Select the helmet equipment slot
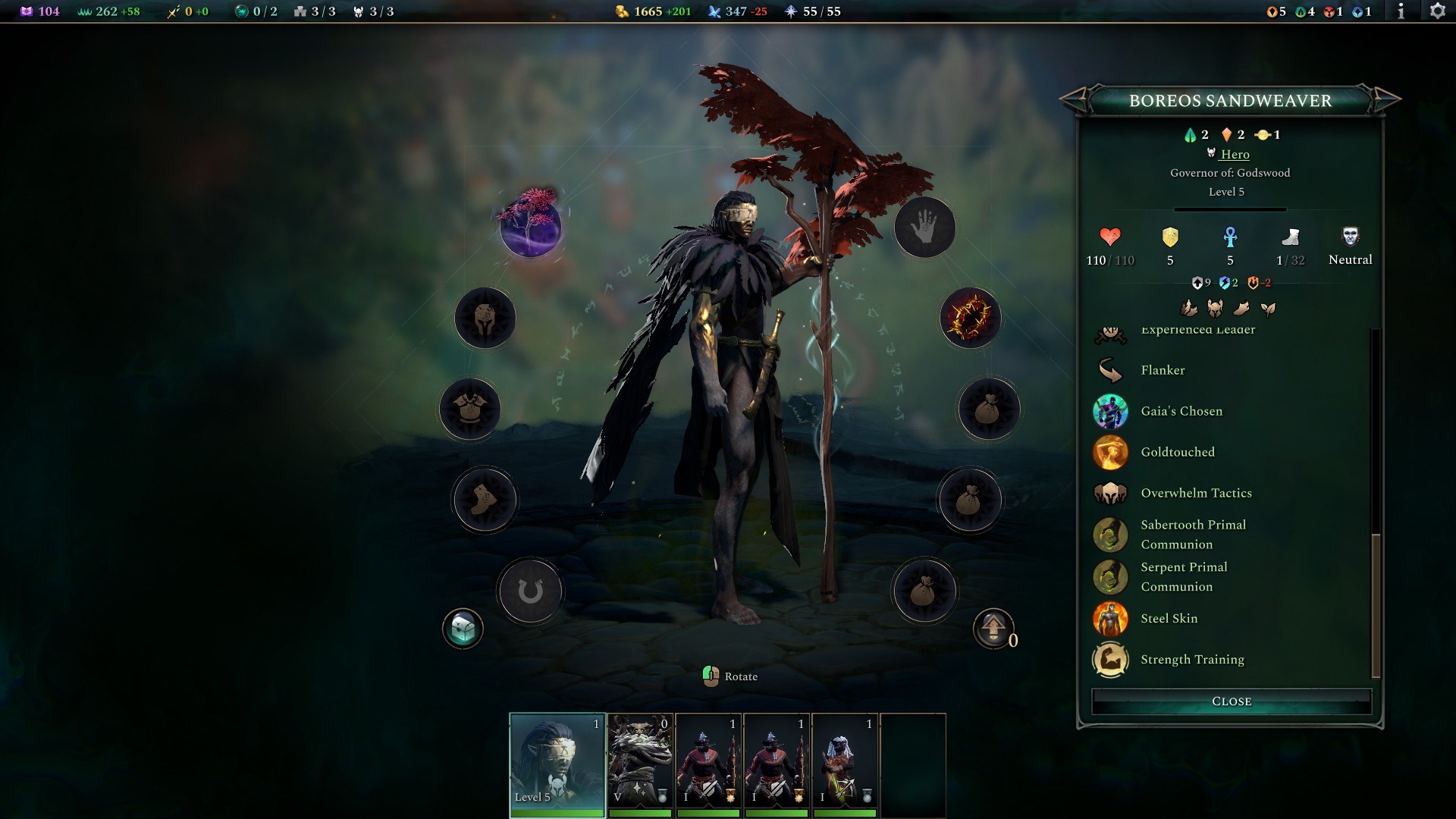Image resolution: width=1456 pixels, height=819 pixels. (x=485, y=318)
